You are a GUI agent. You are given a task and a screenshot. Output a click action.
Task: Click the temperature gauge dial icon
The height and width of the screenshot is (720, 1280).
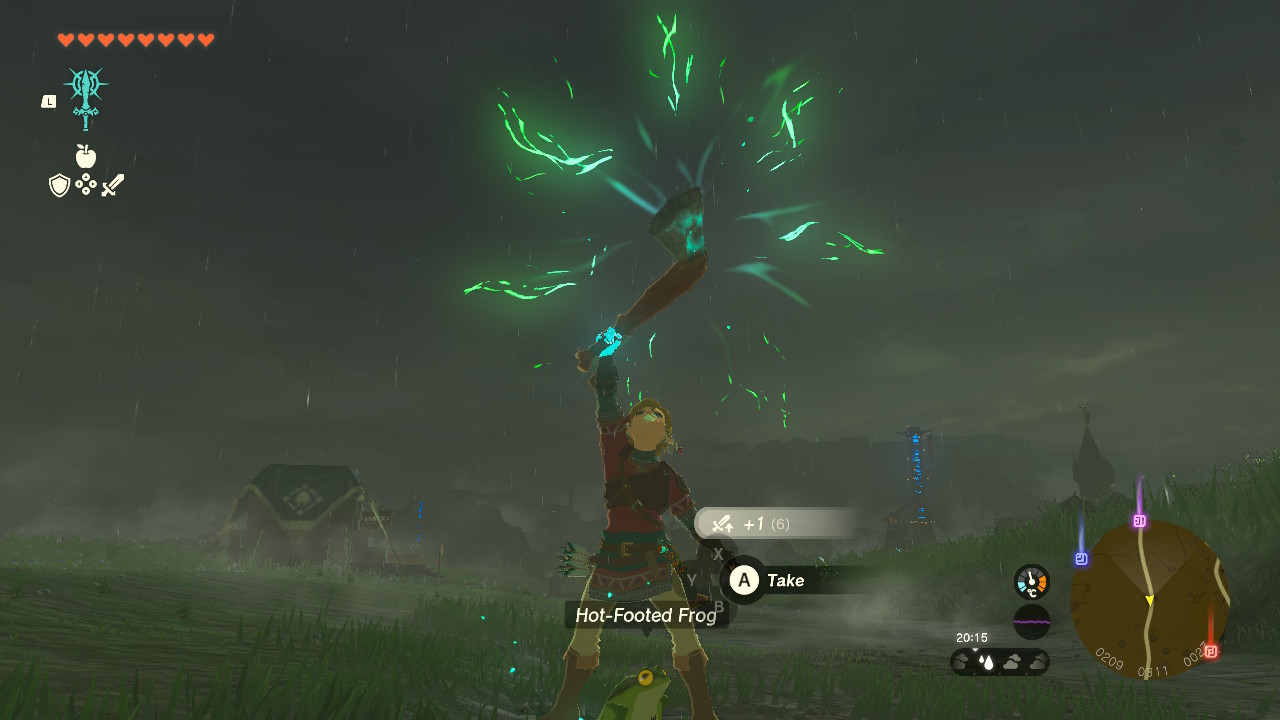click(x=1030, y=583)
